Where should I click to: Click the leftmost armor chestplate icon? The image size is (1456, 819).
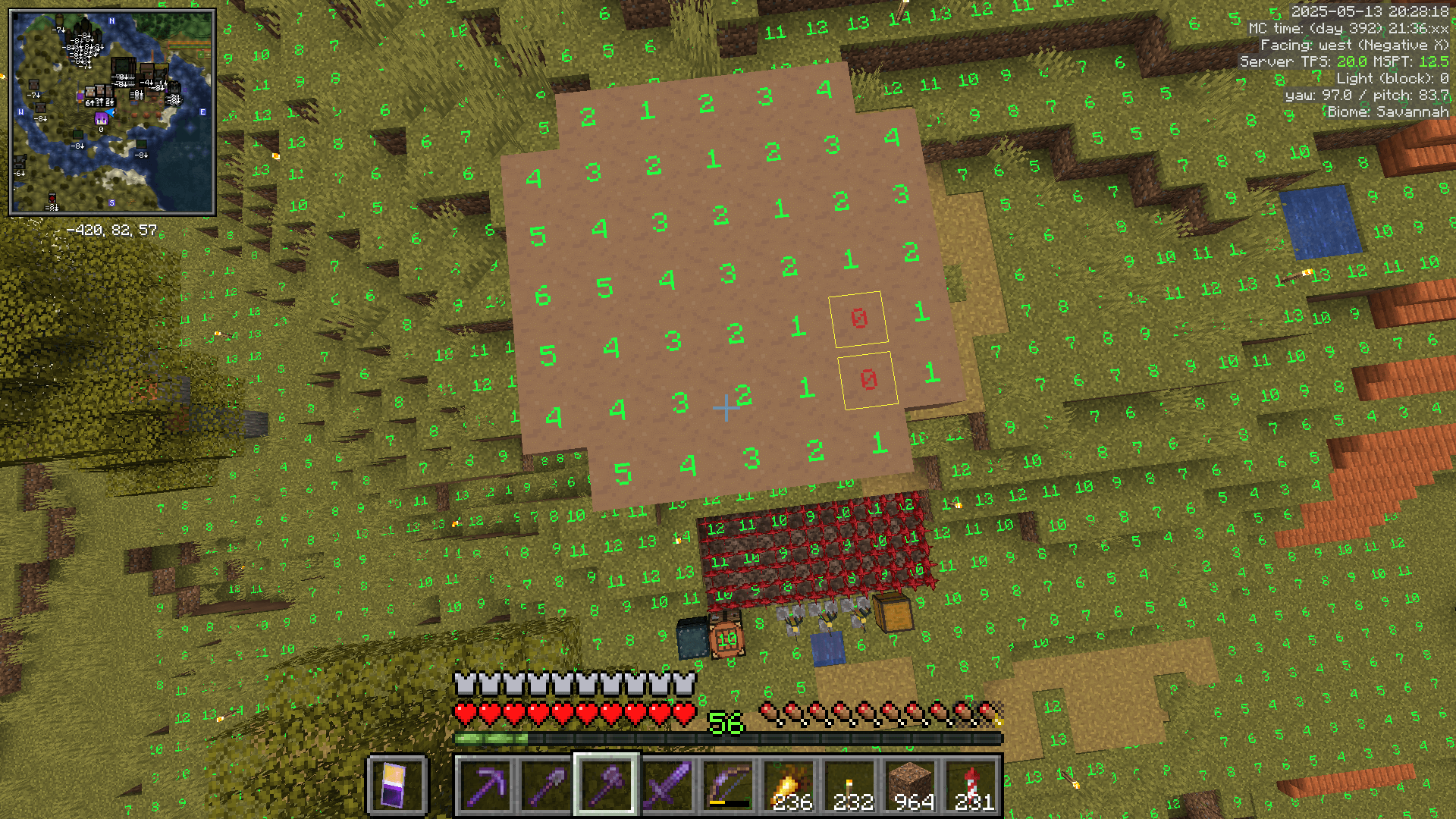[463, 683]
